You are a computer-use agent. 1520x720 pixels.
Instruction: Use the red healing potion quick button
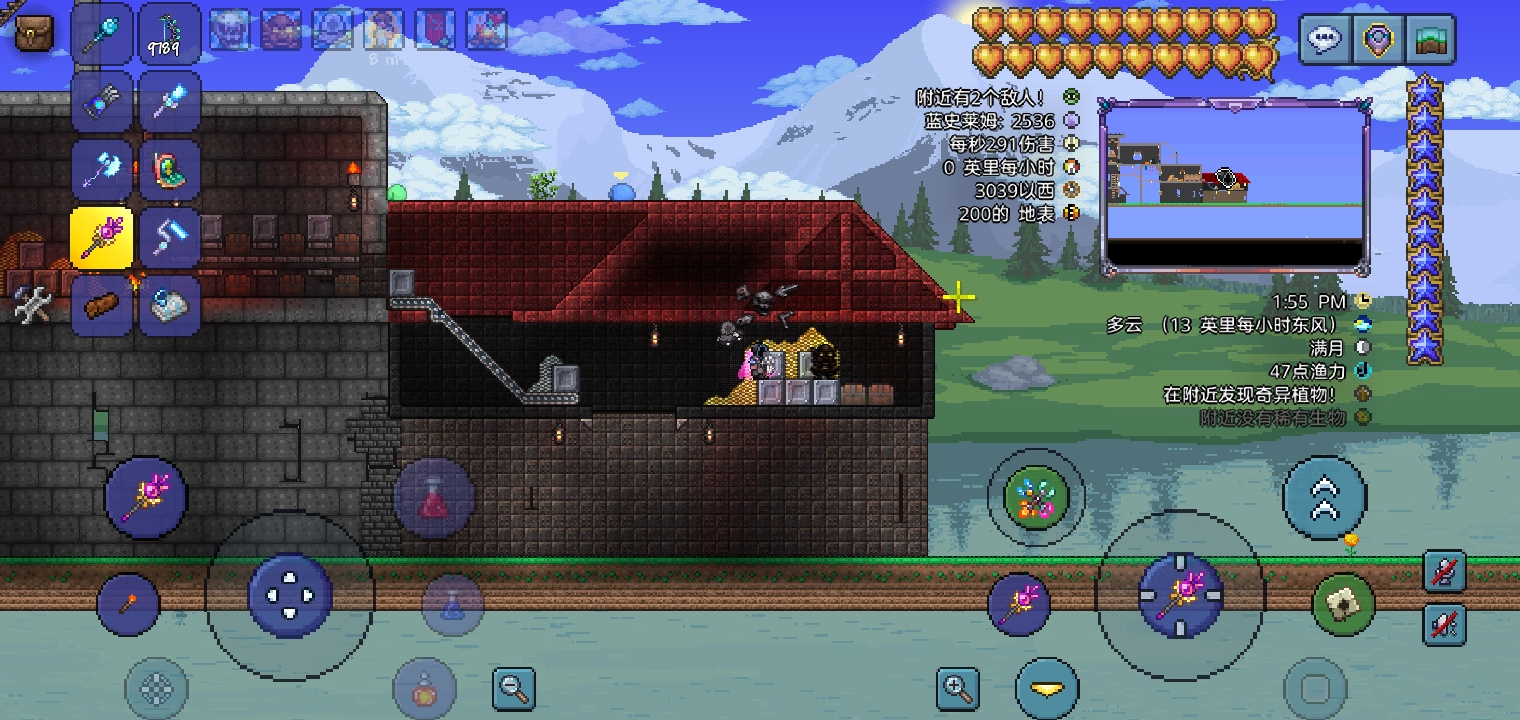433,498
